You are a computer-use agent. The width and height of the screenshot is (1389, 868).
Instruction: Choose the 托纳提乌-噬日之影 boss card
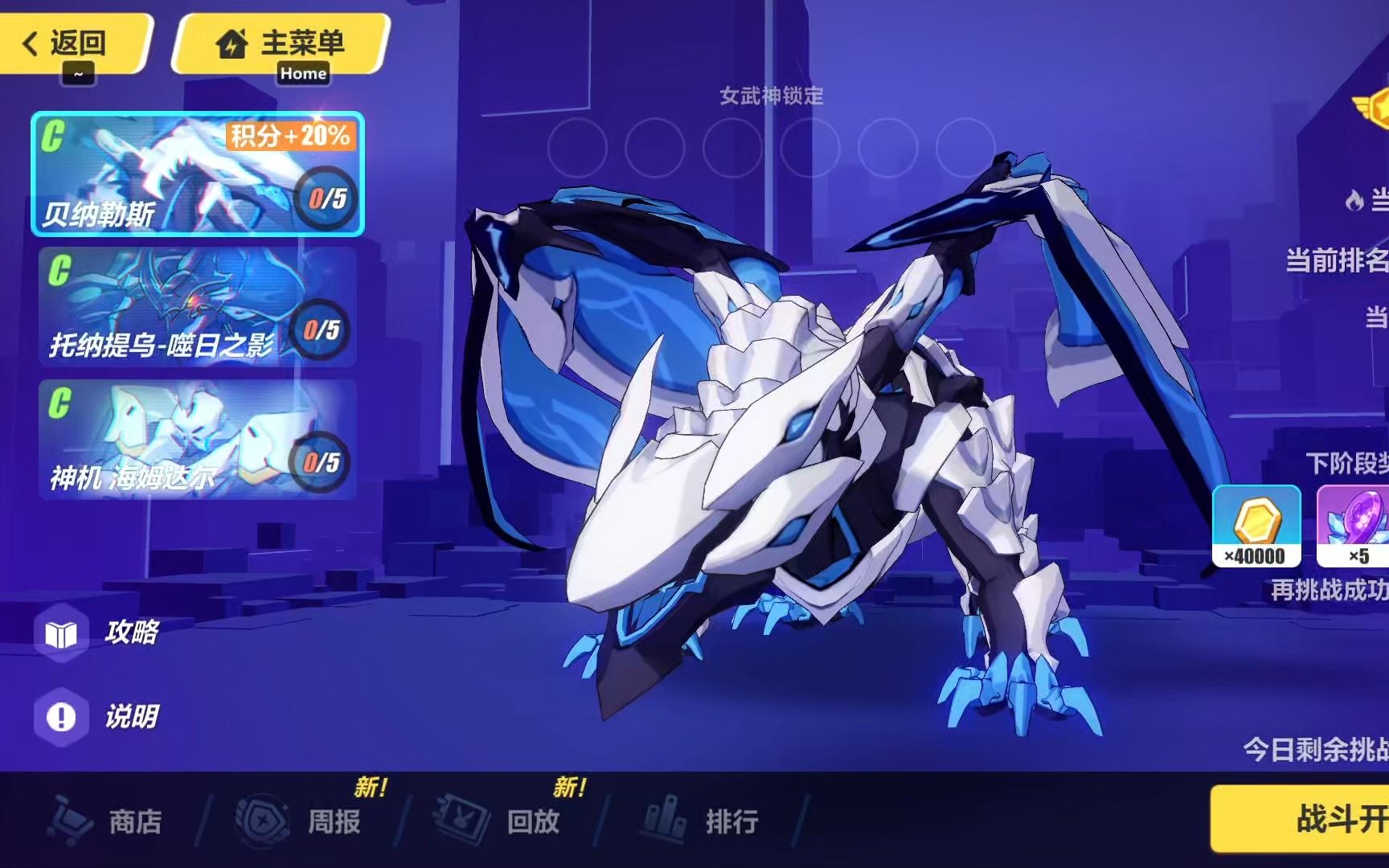tap(197, 307)
